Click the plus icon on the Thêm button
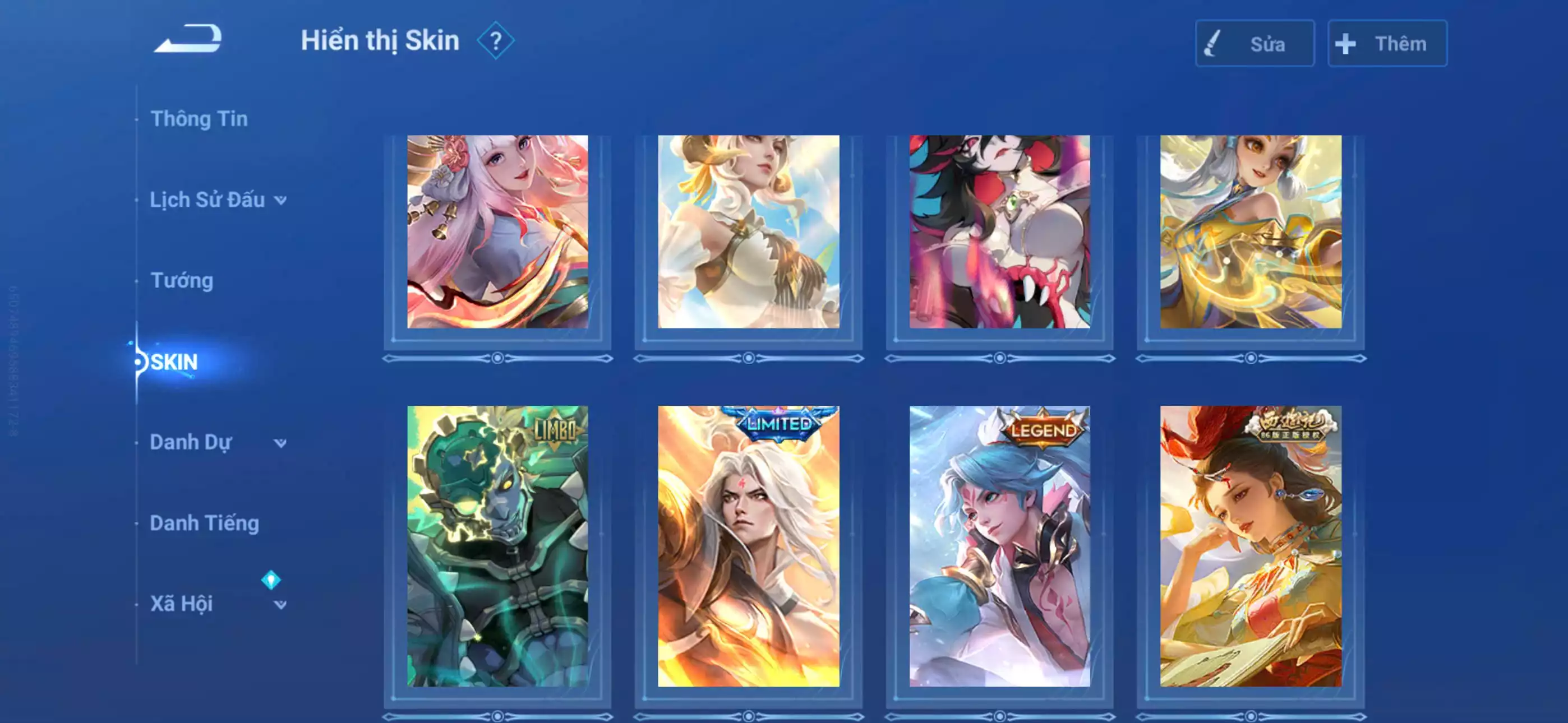Image resolution: width=1568 pixels, height=723 pixels. click(1346, 43)
